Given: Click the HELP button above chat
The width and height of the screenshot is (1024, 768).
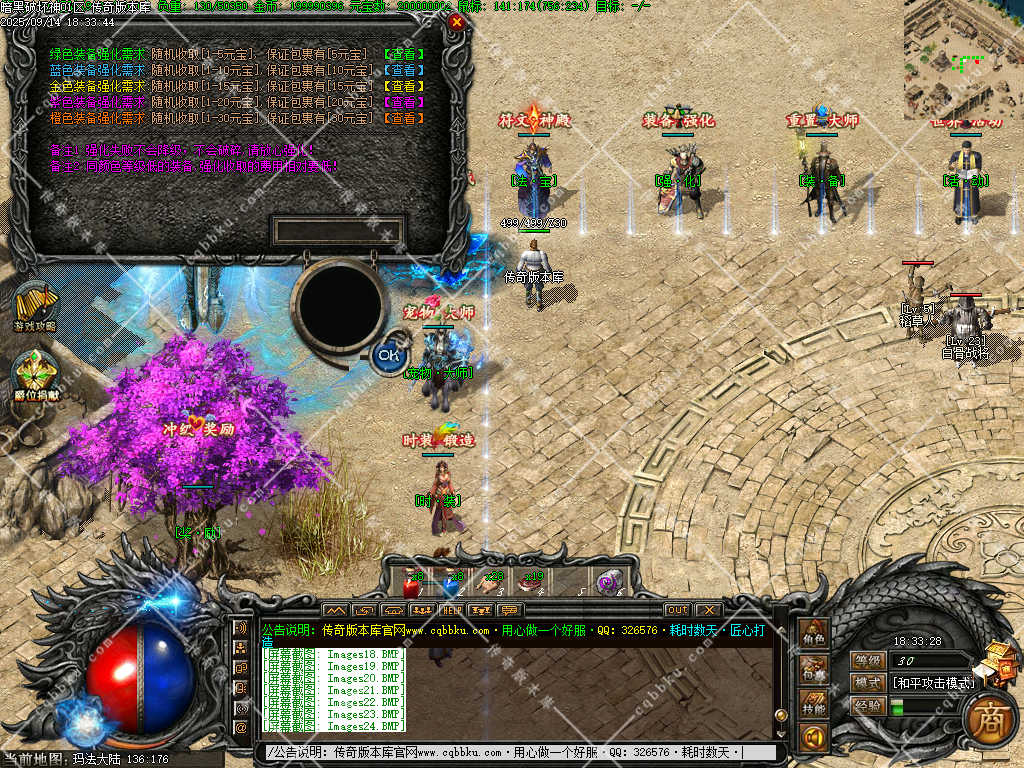Looking at the screenshot, I should coord(452,610).
